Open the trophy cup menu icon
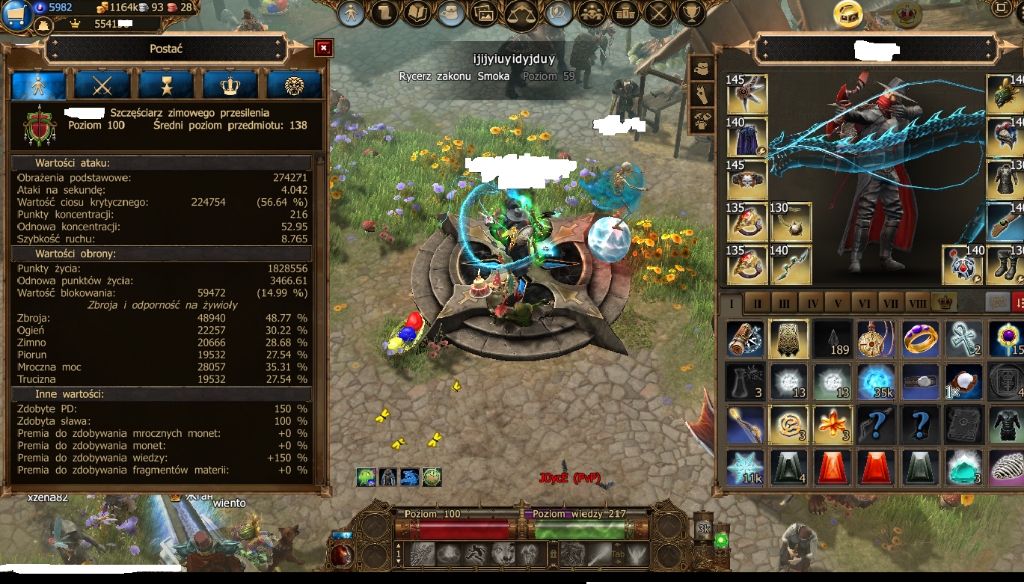Image resolution: width=1024 pixels, height=584 pixels. 692,13
